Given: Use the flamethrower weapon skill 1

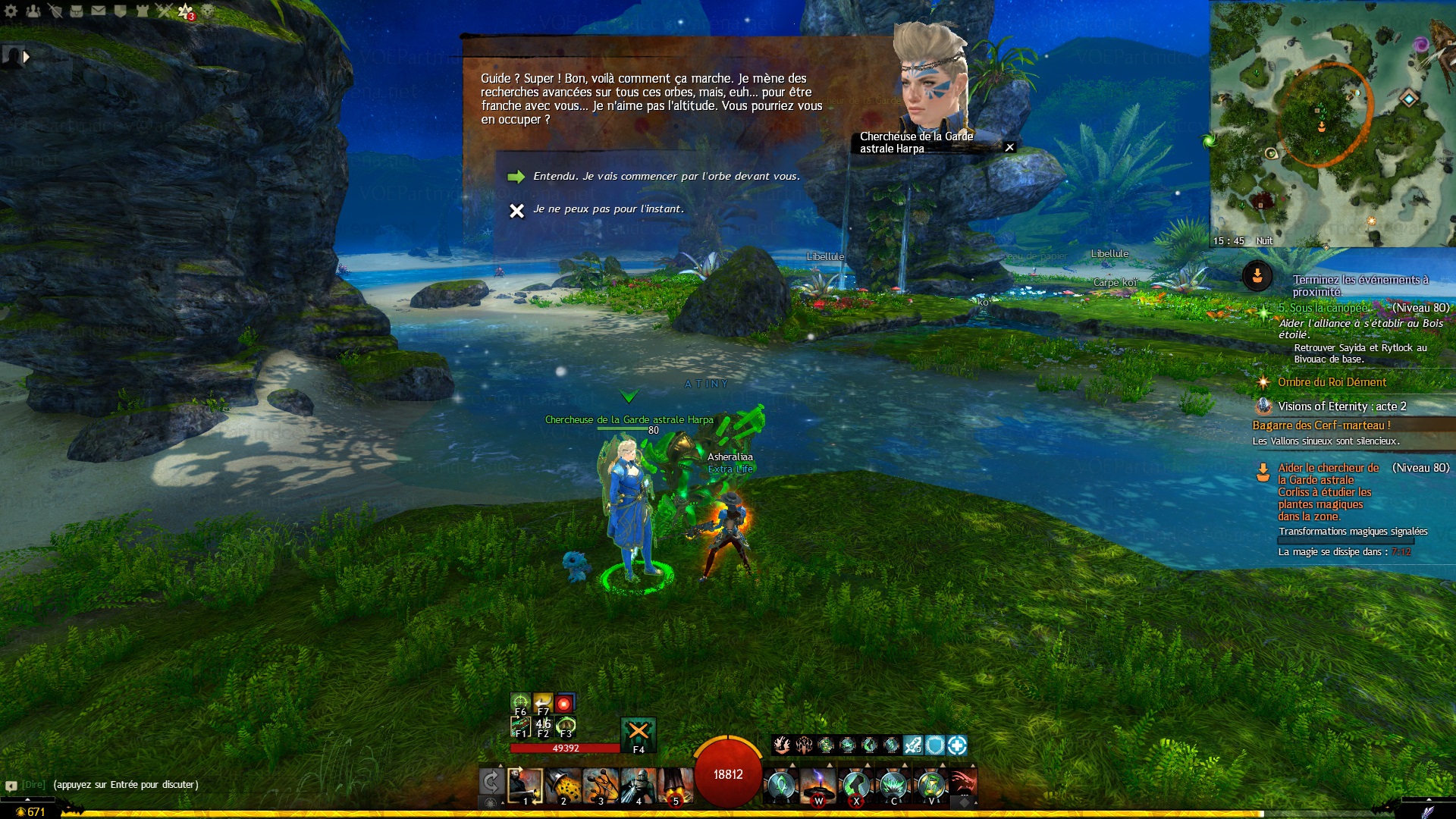Looking at the screenshot, I should (x=525, y=786).
